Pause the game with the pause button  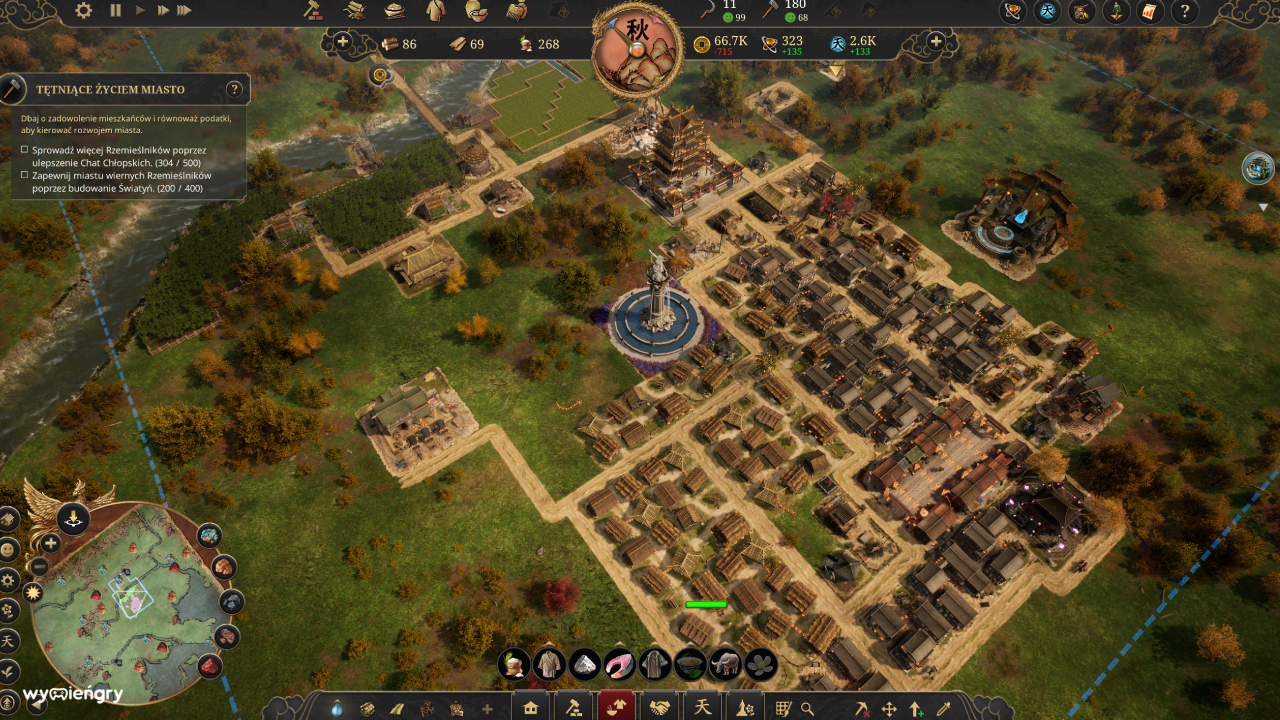click(115, 10)
